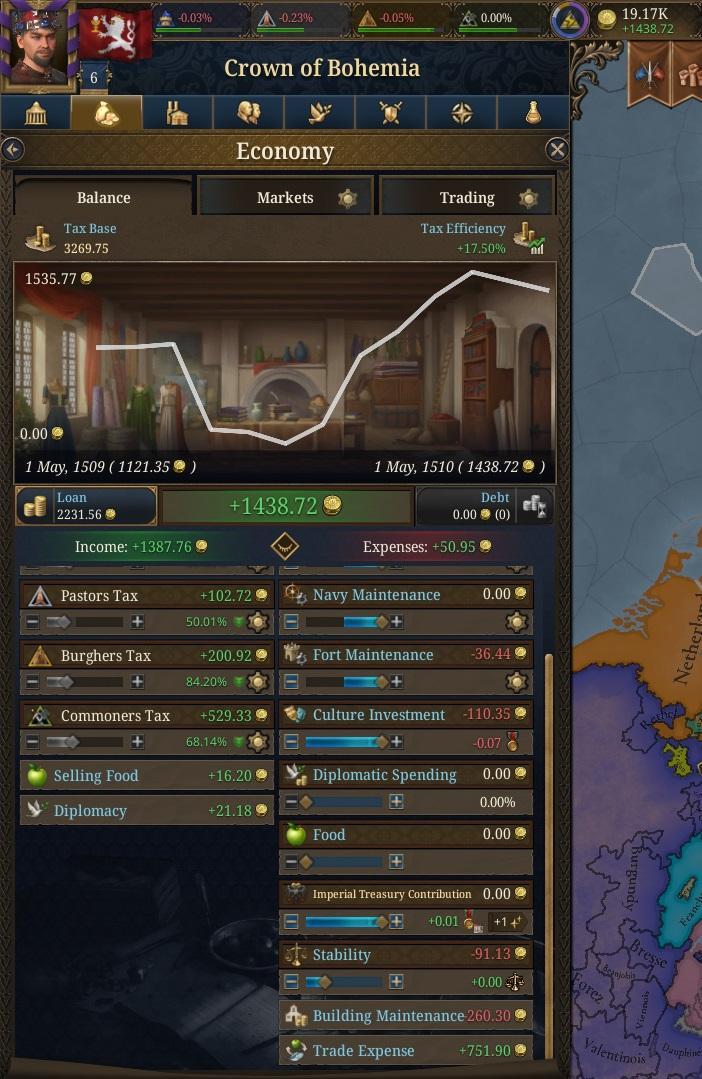The height and width of the screenshot is (1079, 702).
Task: Go back using the left arrow button
Action: pos(13,150)
